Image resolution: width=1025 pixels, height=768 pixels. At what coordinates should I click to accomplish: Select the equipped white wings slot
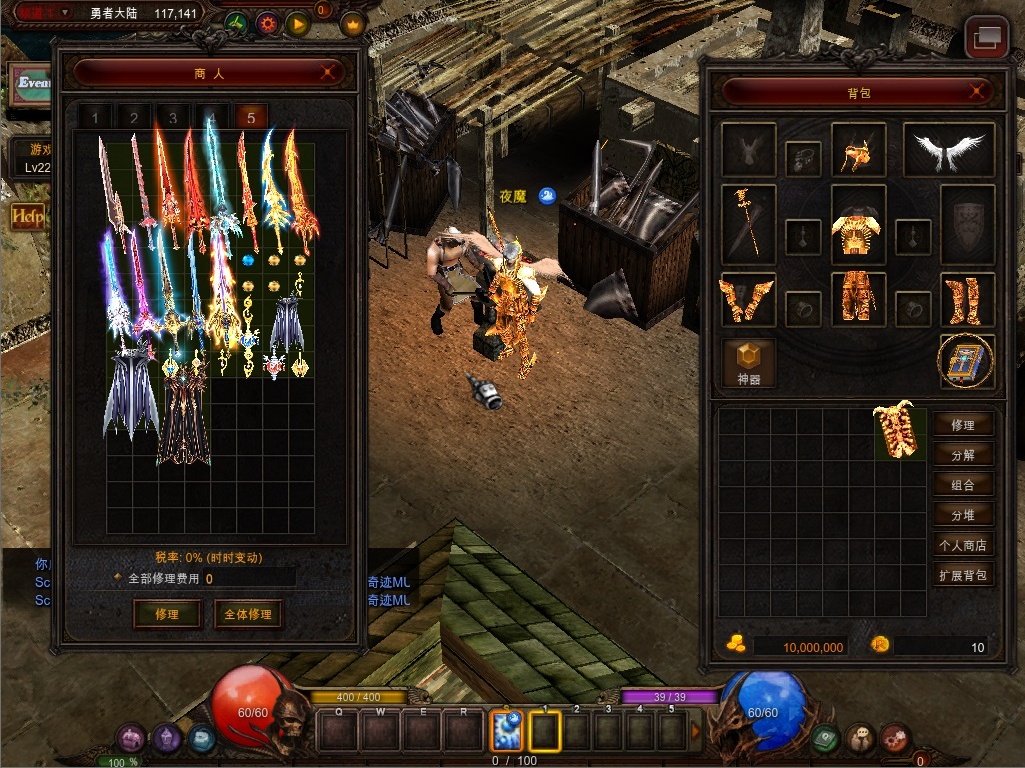coord(948,150)
